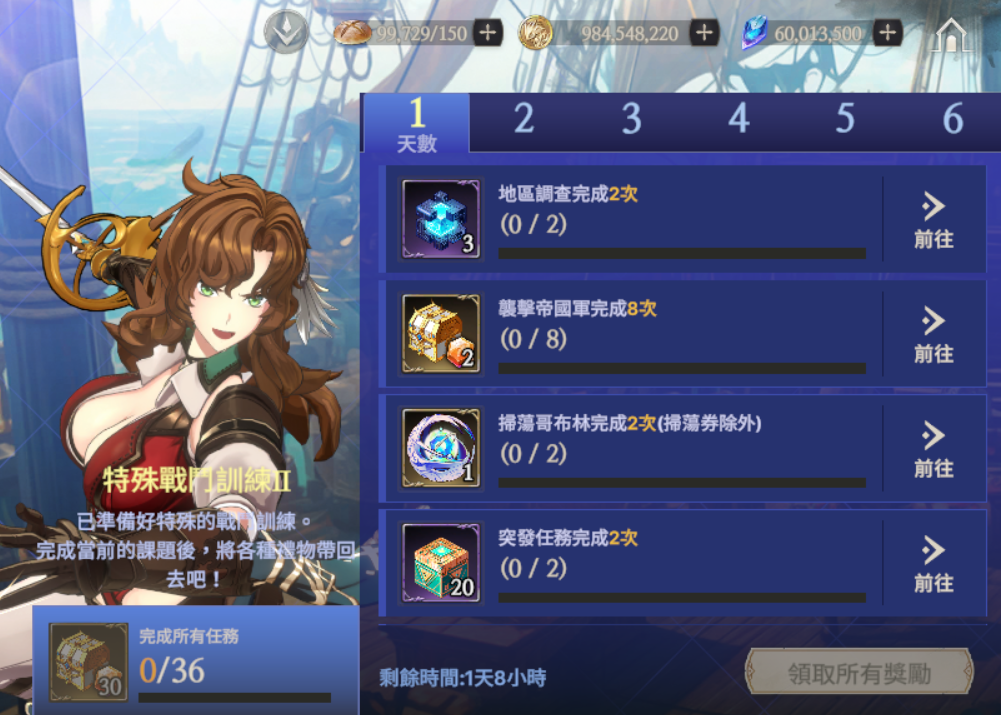Add more bread stamina with plus button
Image resolution: width=1001 pixels, height=715 pixels.
pyautogui.click(x=487, y=33)
